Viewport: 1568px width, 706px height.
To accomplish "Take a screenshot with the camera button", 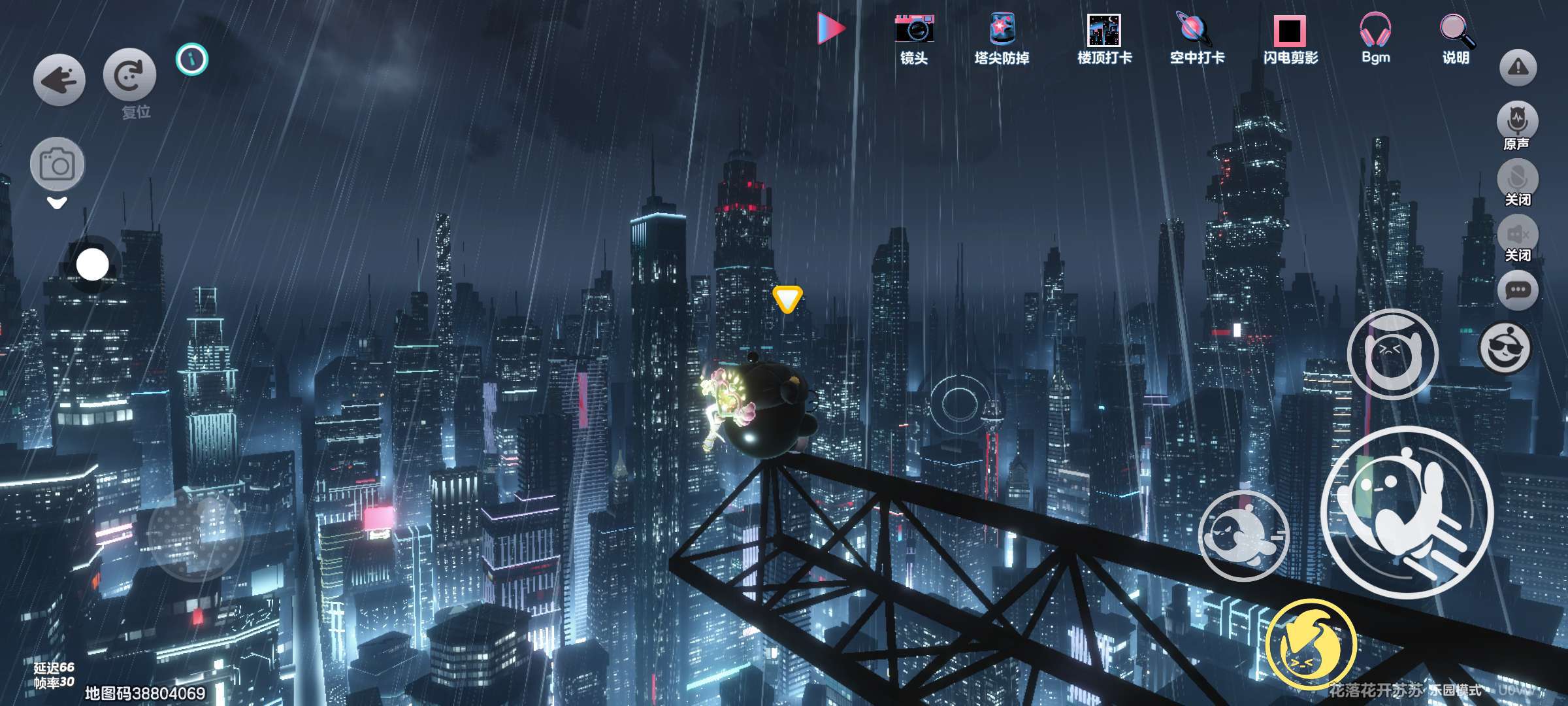I will [x=57, y=165].
